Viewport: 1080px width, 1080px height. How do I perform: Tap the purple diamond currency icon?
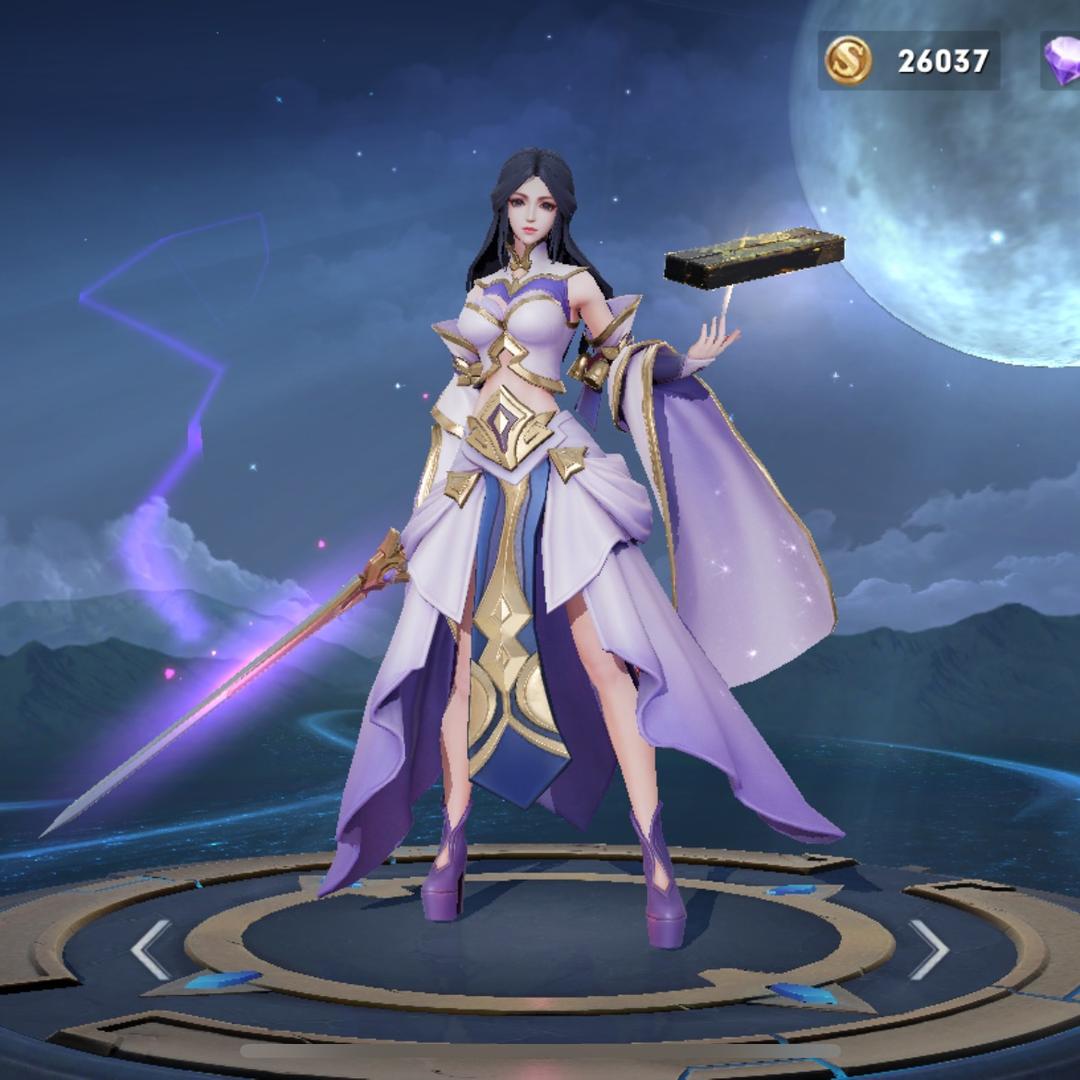pyautogui.click(x=1062, y=61)
